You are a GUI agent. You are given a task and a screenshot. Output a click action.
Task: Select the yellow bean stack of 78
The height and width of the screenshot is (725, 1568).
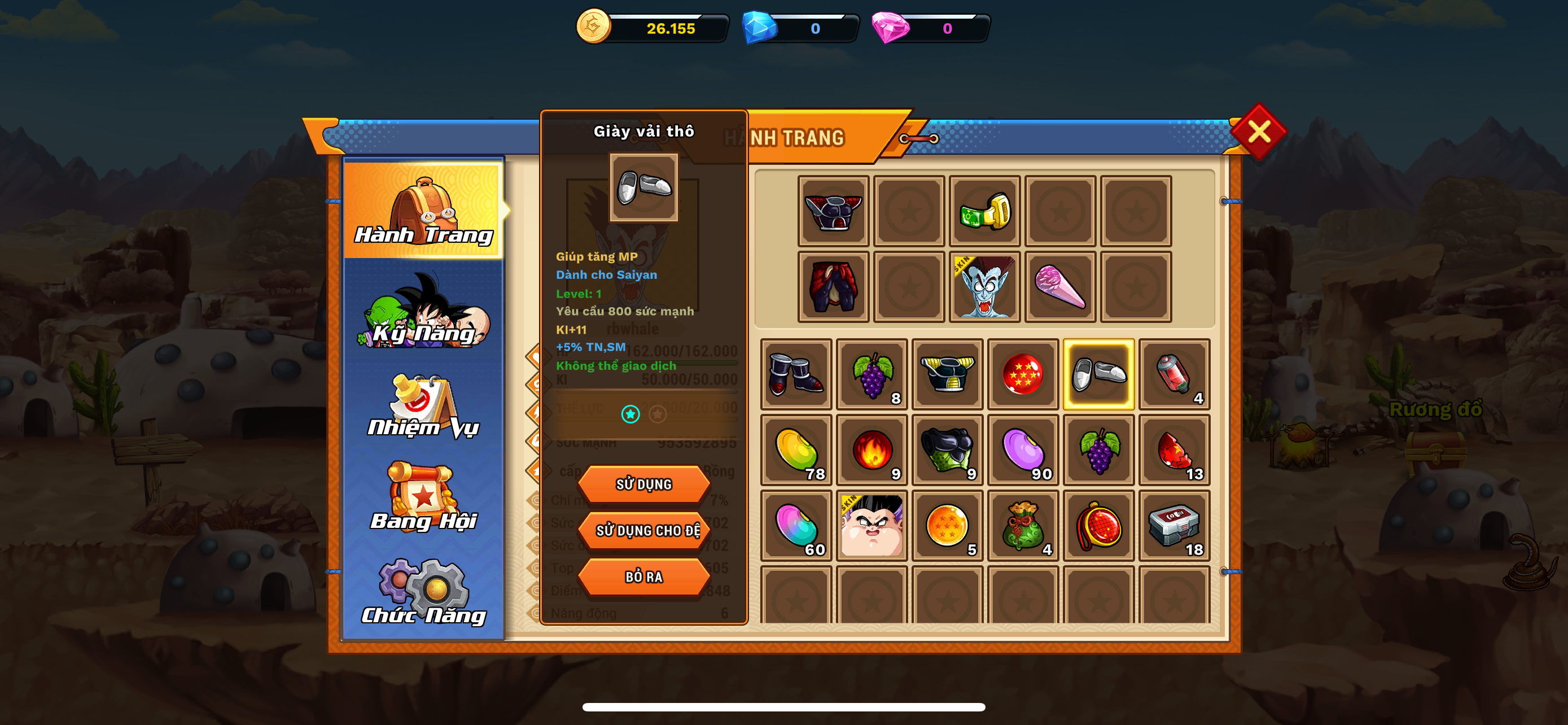click(x=796, y=451)
